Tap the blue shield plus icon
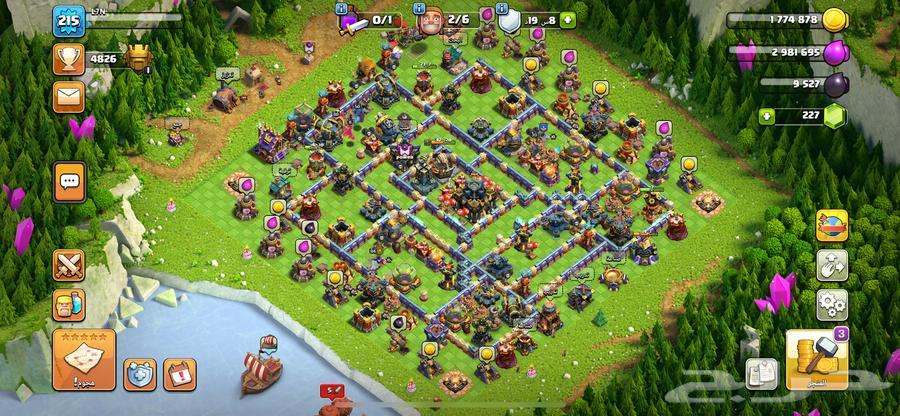 [140, 374]
